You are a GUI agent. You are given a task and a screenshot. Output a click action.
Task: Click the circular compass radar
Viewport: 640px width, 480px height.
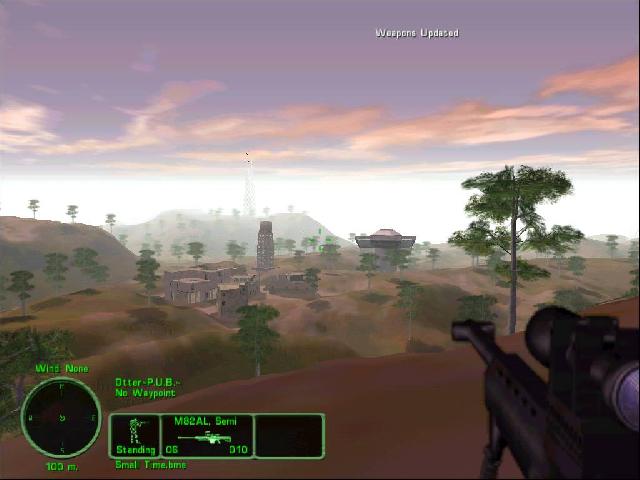61,417
